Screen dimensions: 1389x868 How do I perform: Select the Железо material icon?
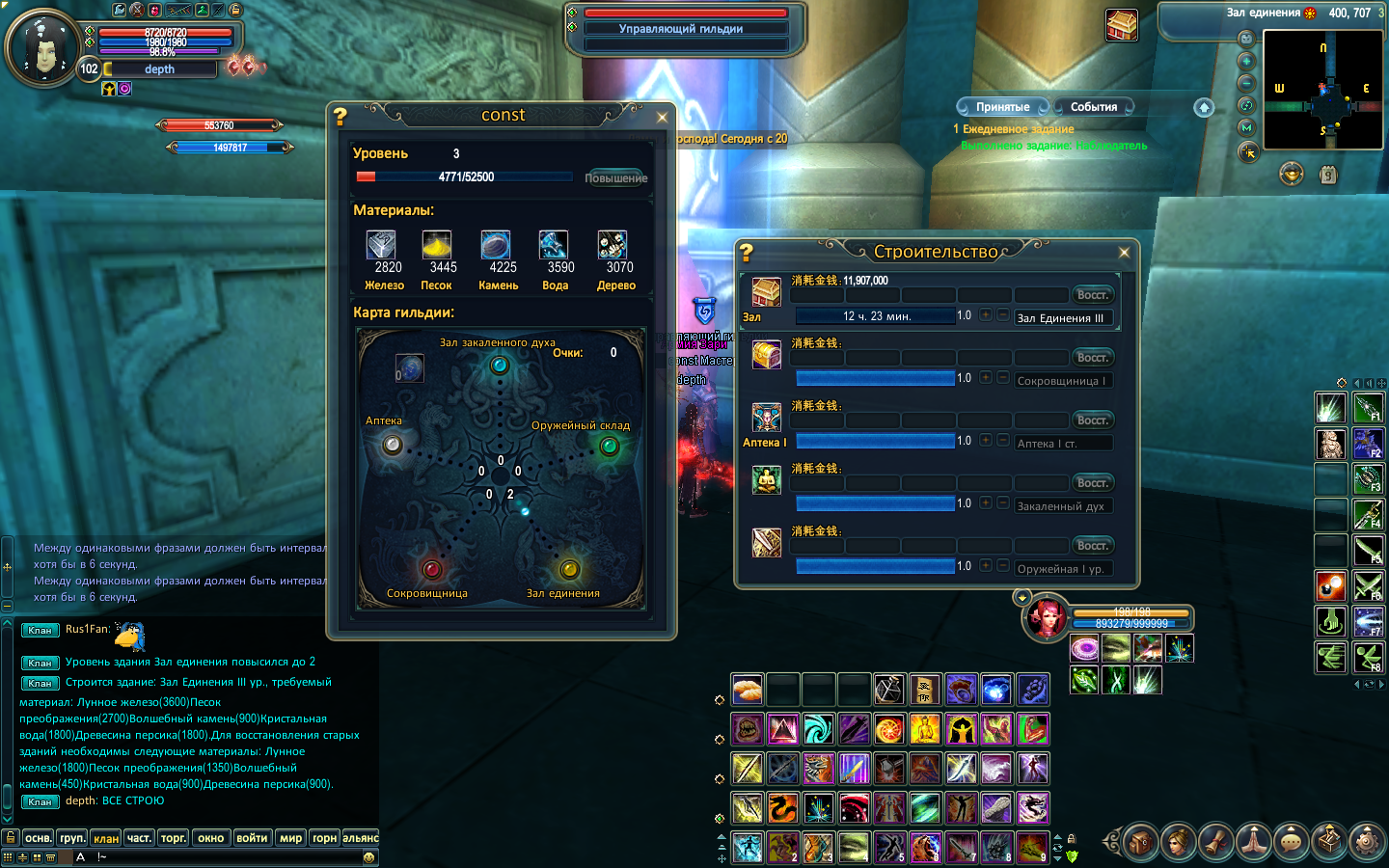[382, 245]
